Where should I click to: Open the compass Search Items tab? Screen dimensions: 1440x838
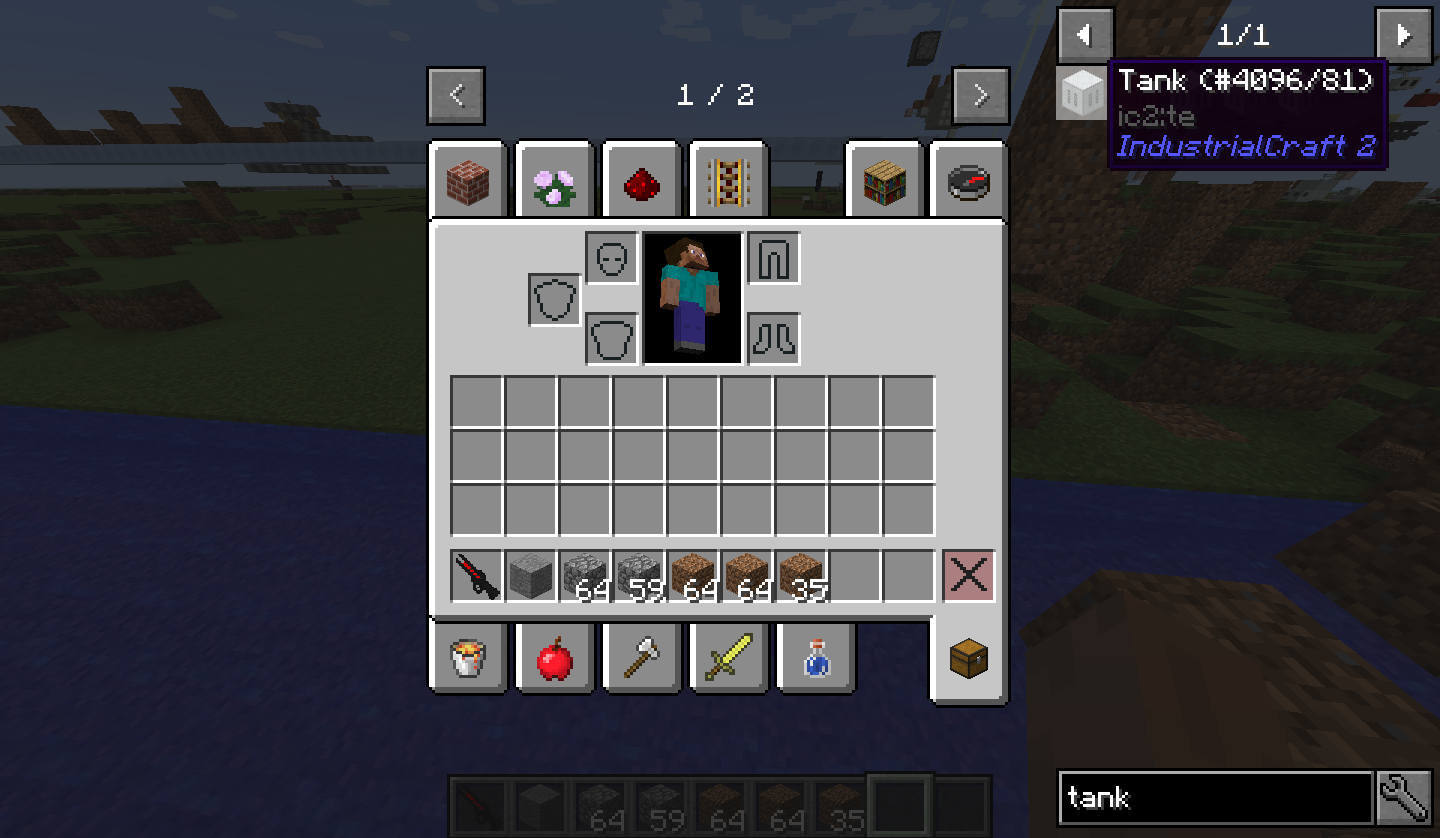coord(968,181)
